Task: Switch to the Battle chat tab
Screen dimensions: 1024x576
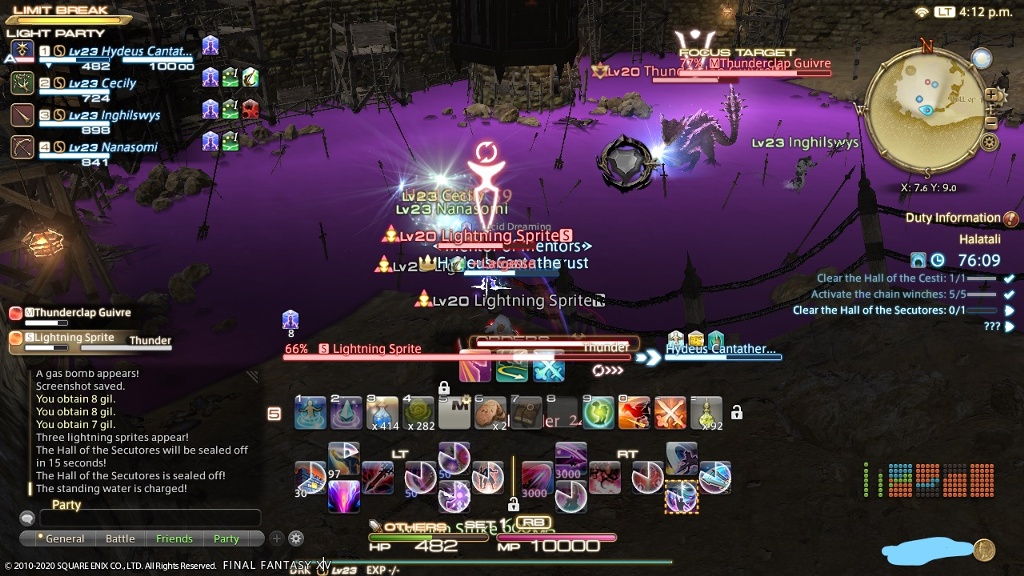Action: coord(120,539)
